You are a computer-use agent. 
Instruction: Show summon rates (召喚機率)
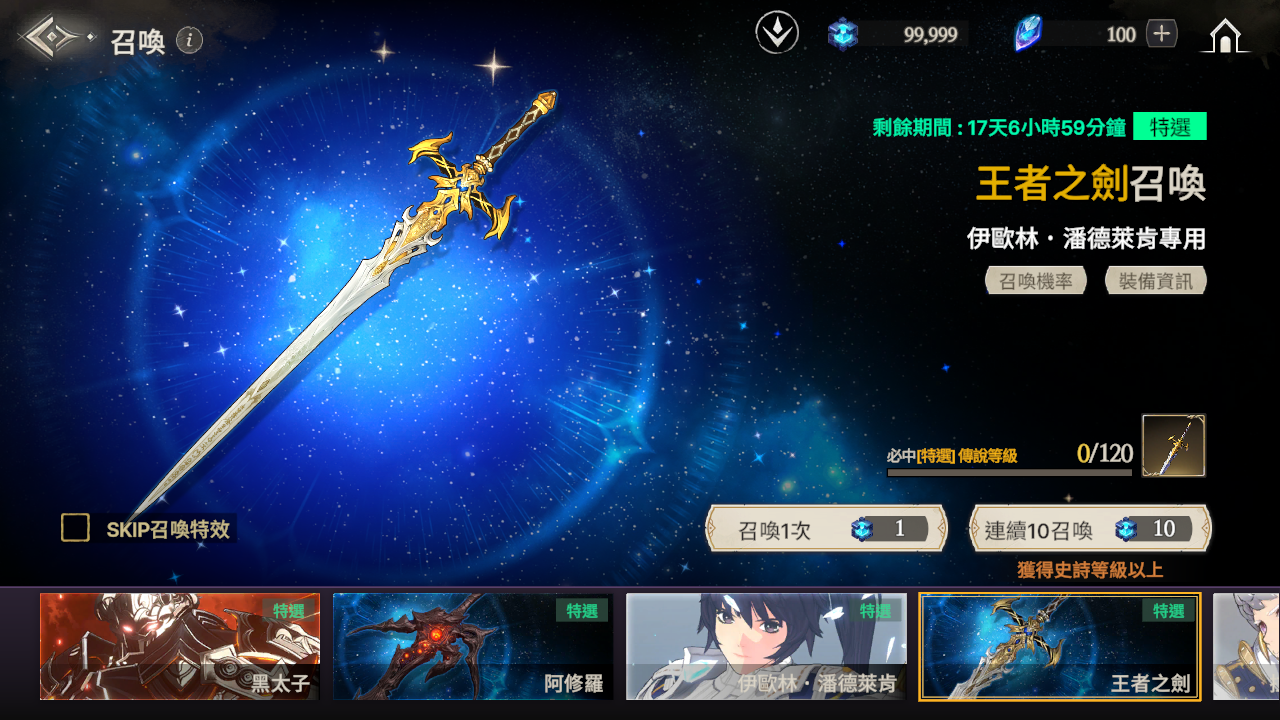click(x=1036, y=281)
